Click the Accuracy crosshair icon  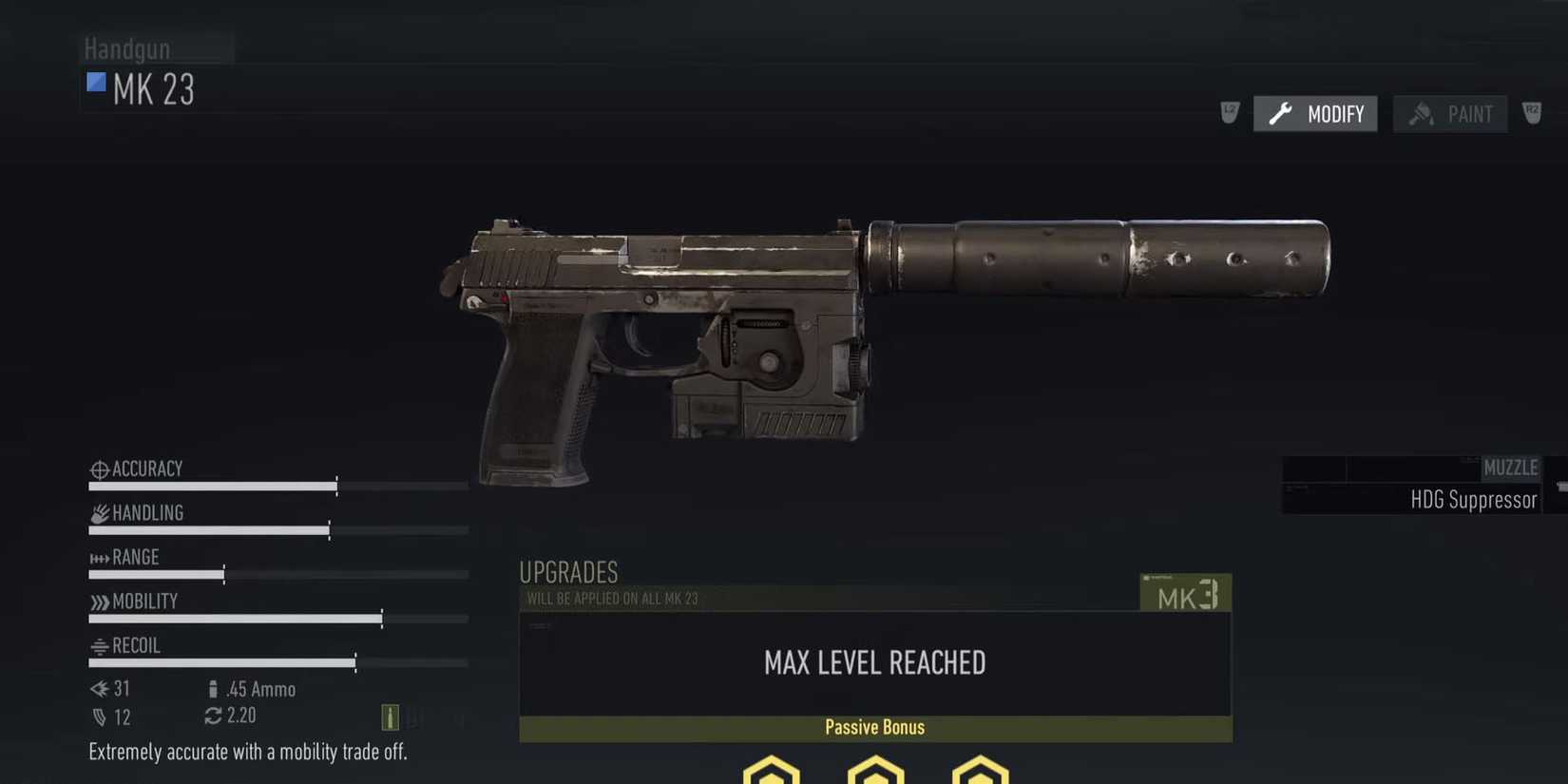98,468
